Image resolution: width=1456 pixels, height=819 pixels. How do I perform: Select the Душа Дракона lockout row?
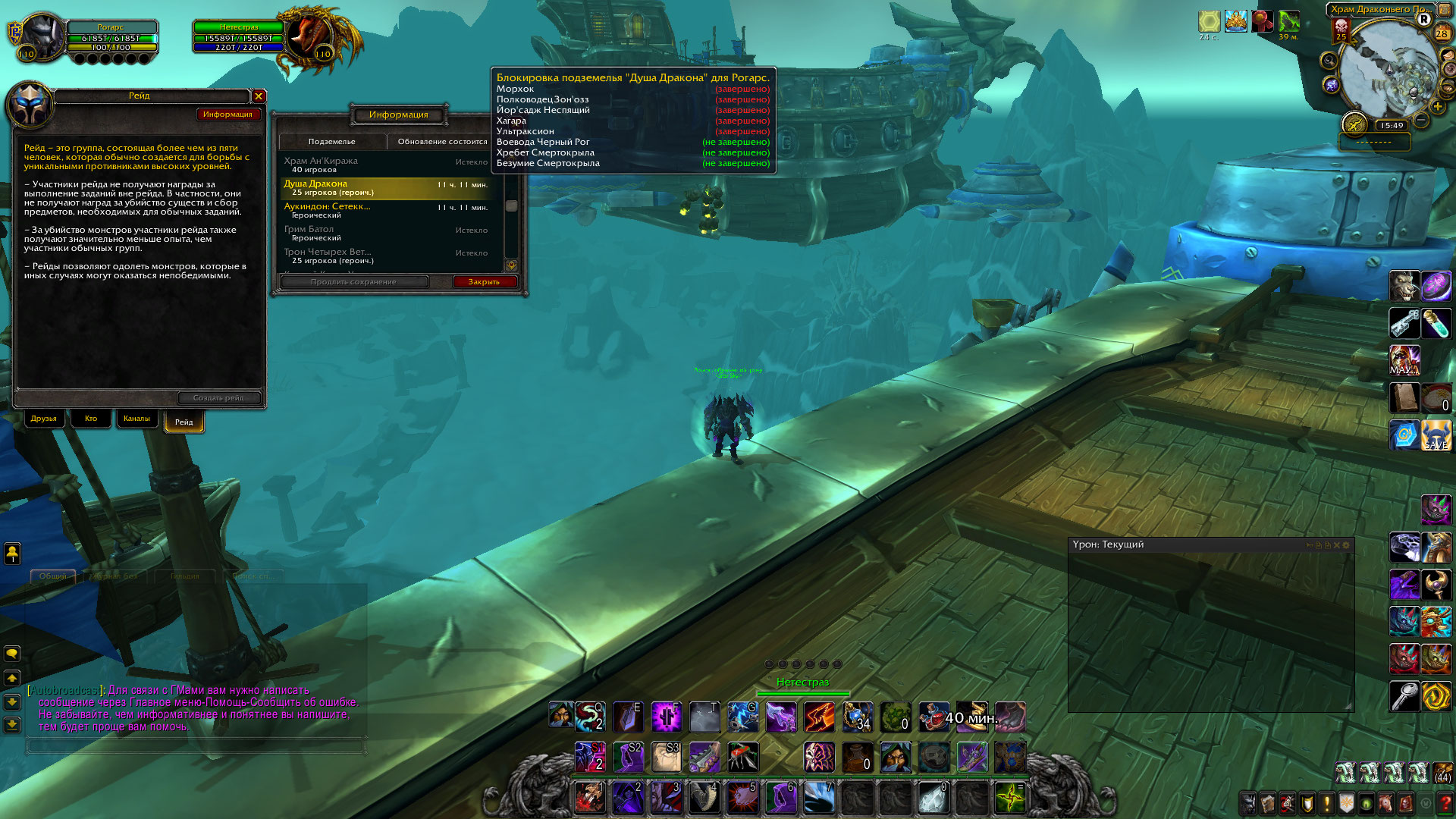(387, 188)
